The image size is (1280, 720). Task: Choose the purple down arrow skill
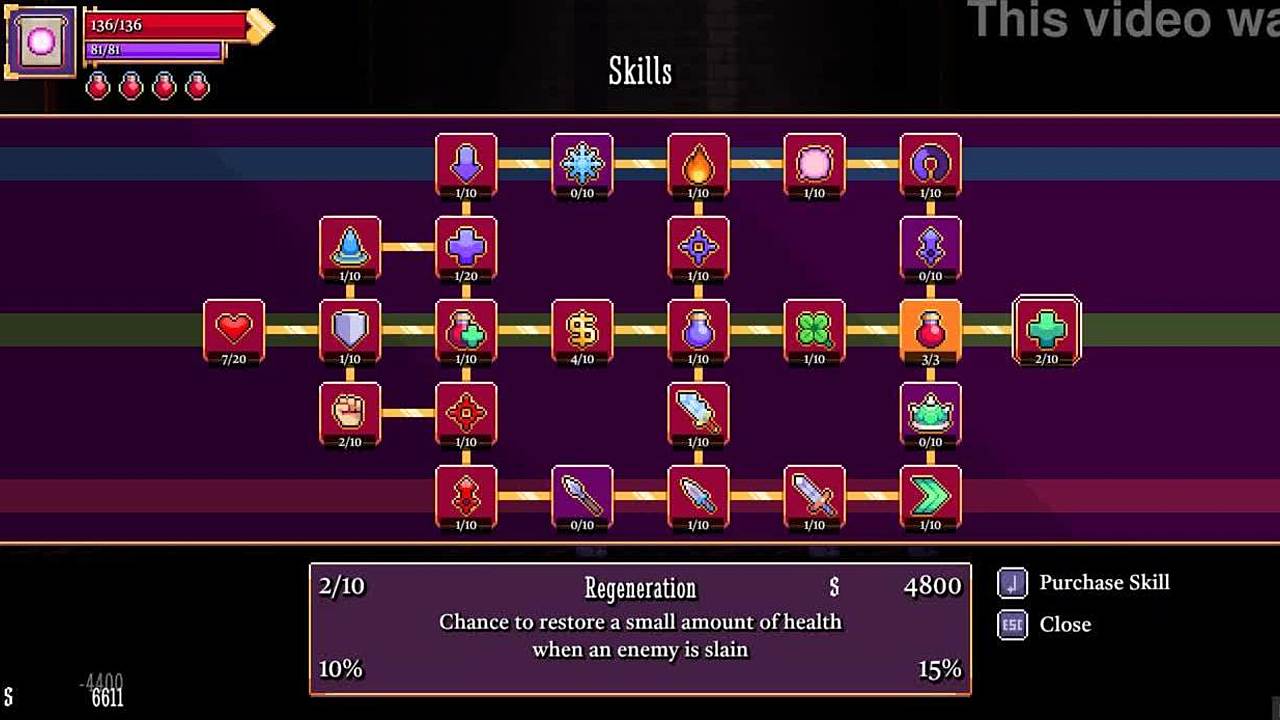[x=466, y=163]
